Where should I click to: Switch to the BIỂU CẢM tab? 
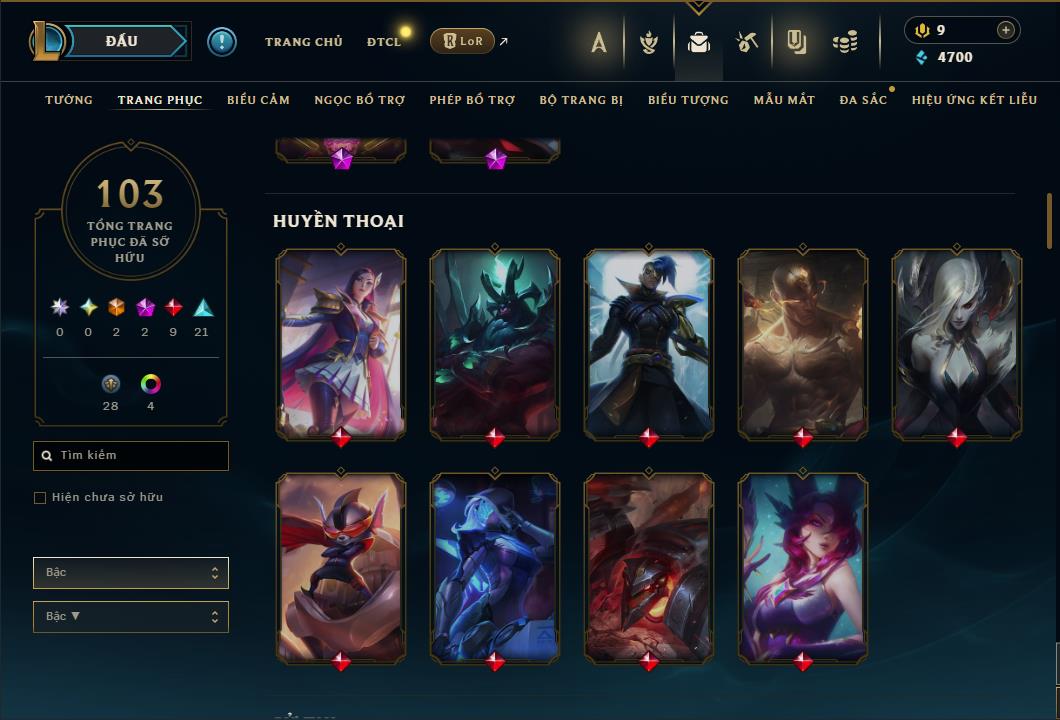click(x=258, y=100)
